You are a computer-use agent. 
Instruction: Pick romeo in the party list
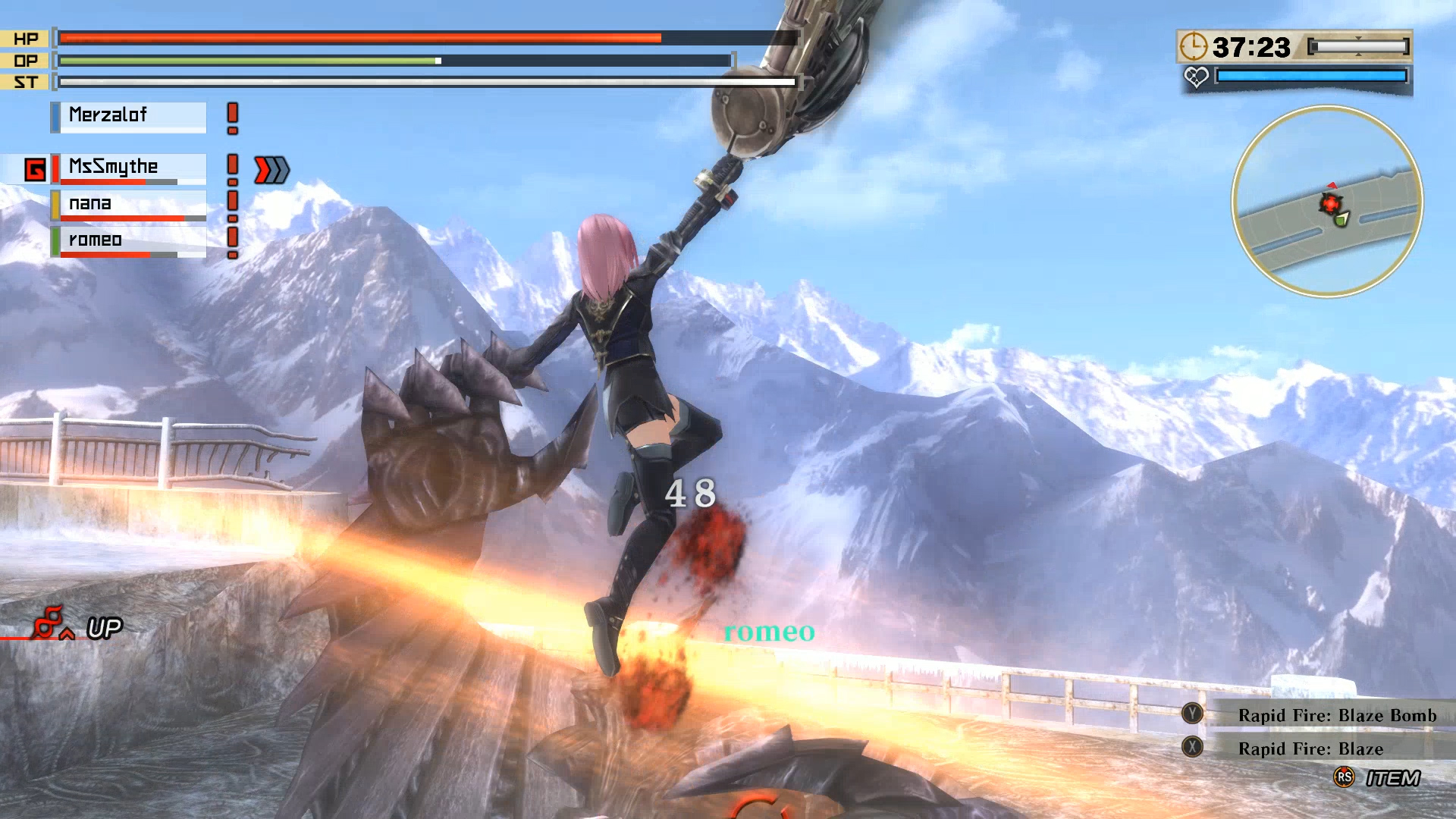pos(129,241)
